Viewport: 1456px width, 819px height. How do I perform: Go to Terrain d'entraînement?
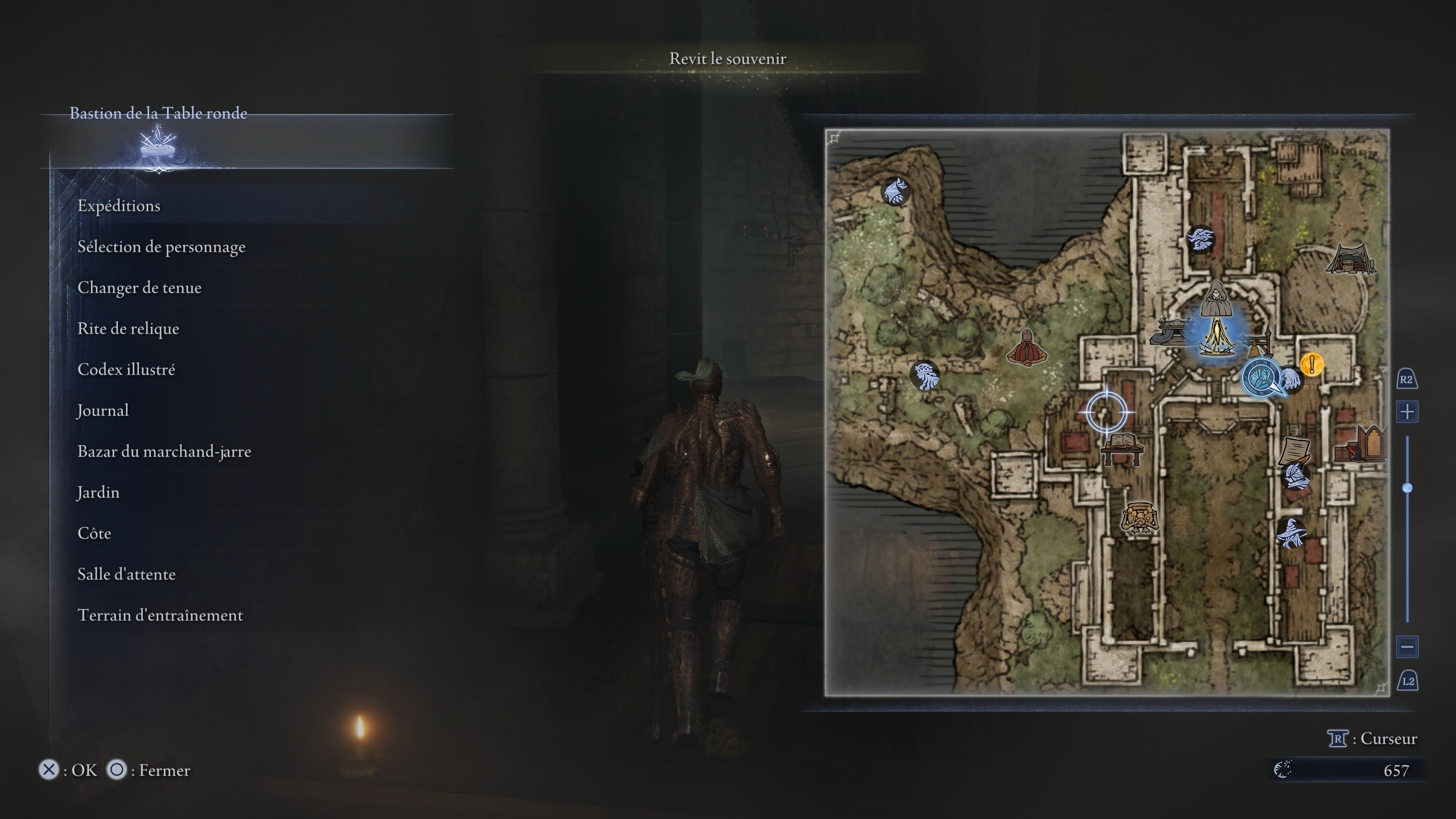click(160, 615)
